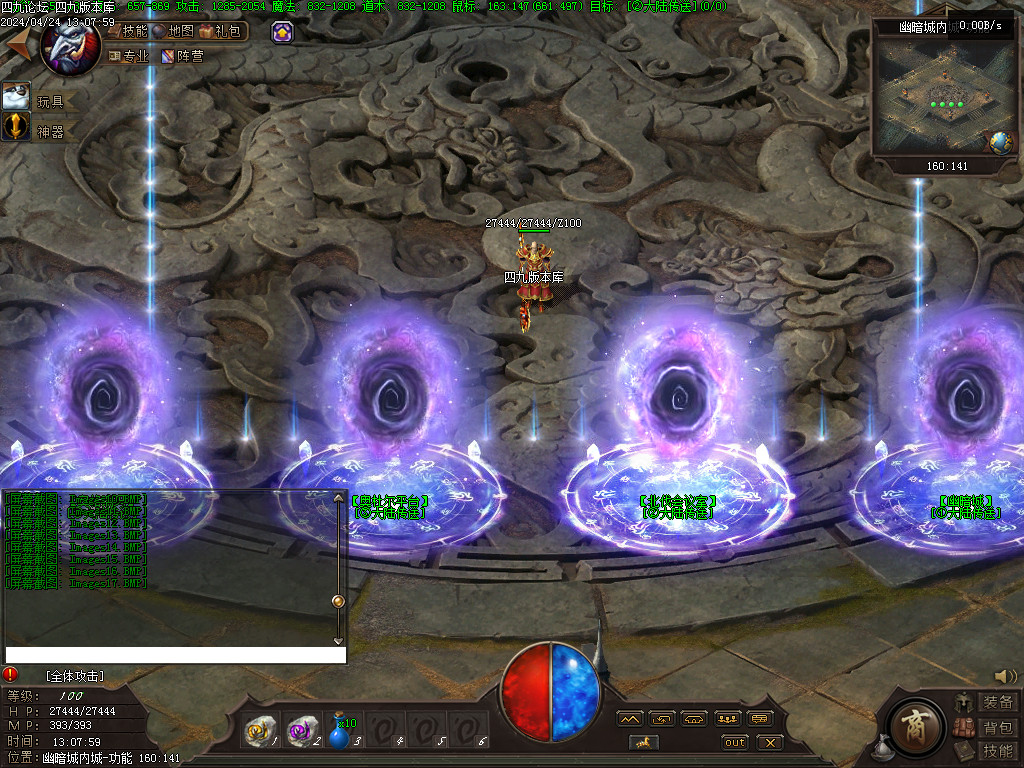Select the purple spiral stone in slot 2
Viewport: 1024px width, 768px height.
coord(302,732)
